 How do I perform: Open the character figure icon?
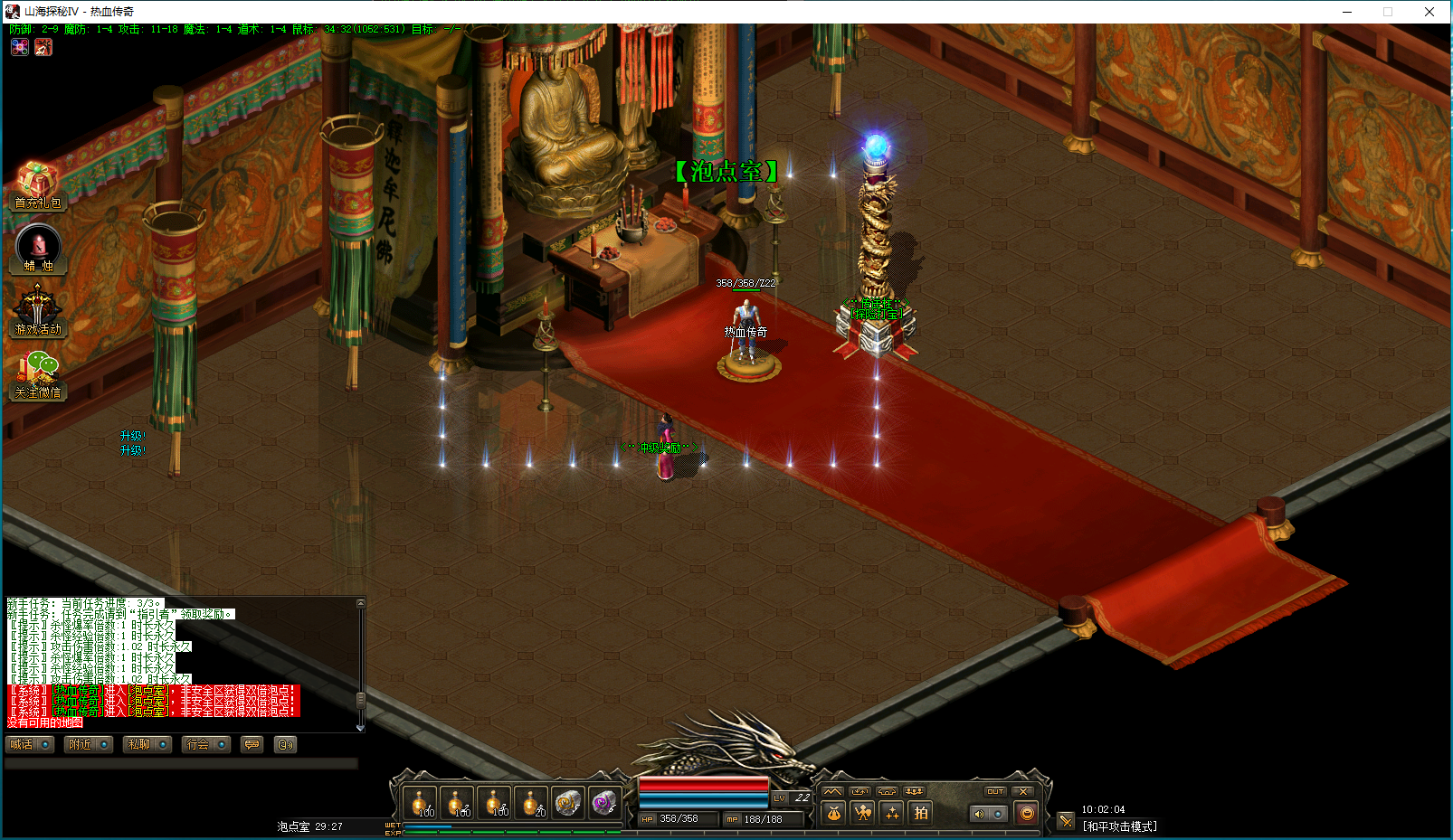[862, 813]
